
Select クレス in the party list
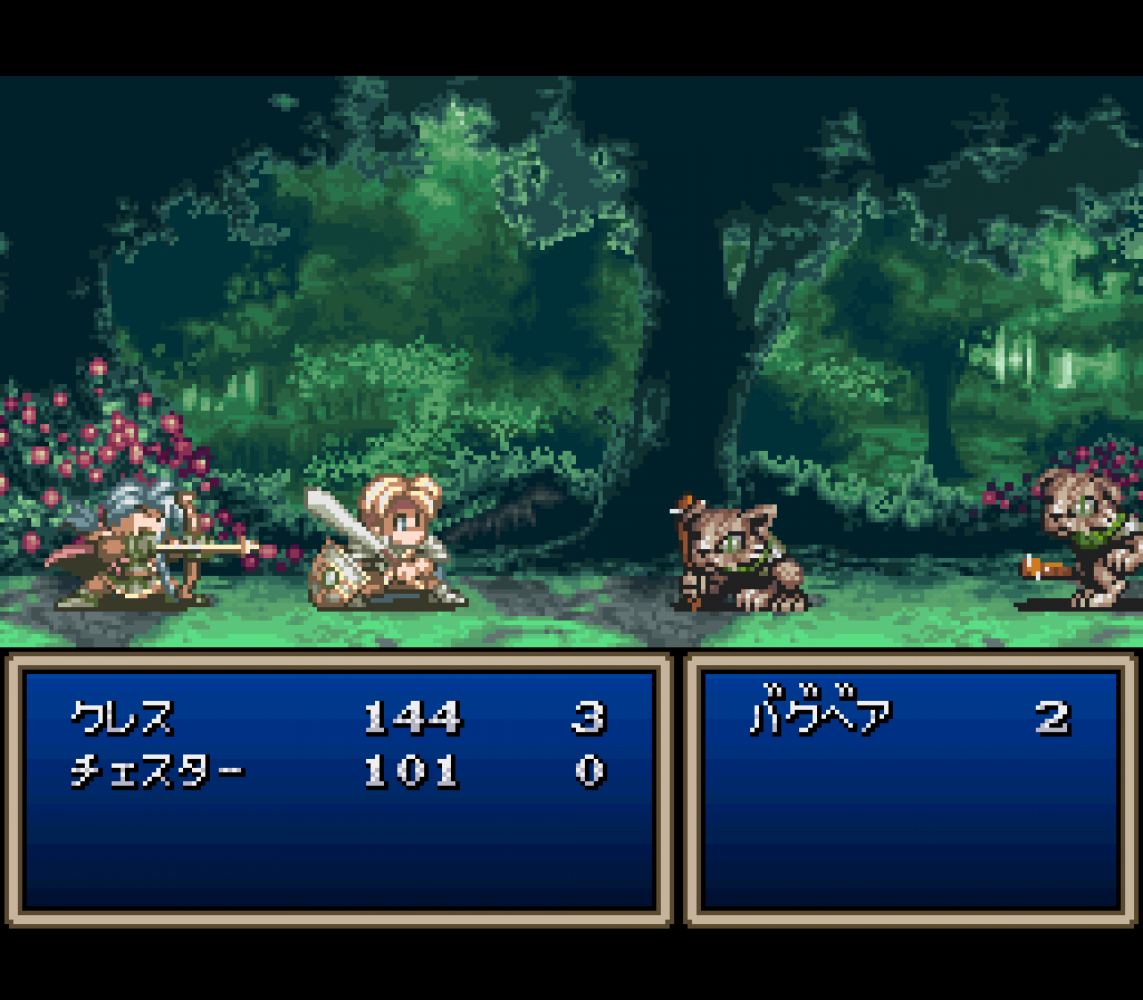pyautogui.click(x=122, y=717)
